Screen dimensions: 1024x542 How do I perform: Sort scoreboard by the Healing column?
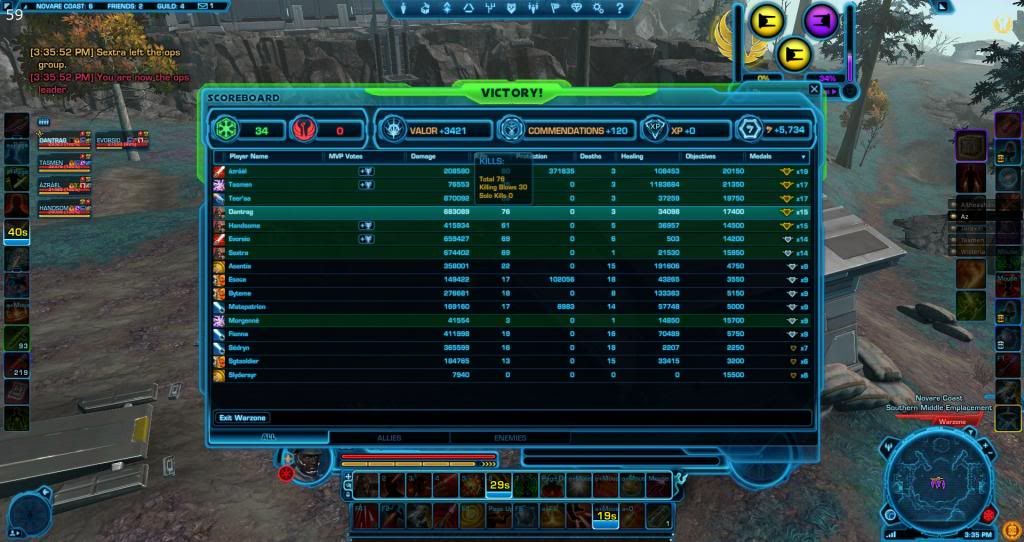(x=632, y=157)
